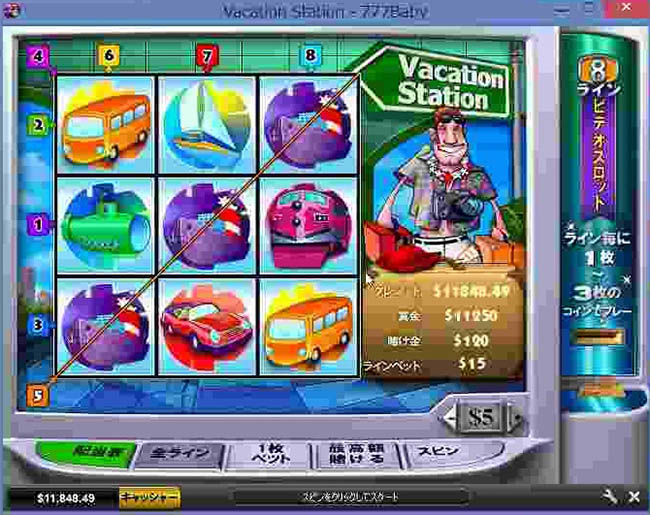The height and width of the screenshot is (515, 650).
Task: Open the 配当表 paytable
Action: point(89,452)
